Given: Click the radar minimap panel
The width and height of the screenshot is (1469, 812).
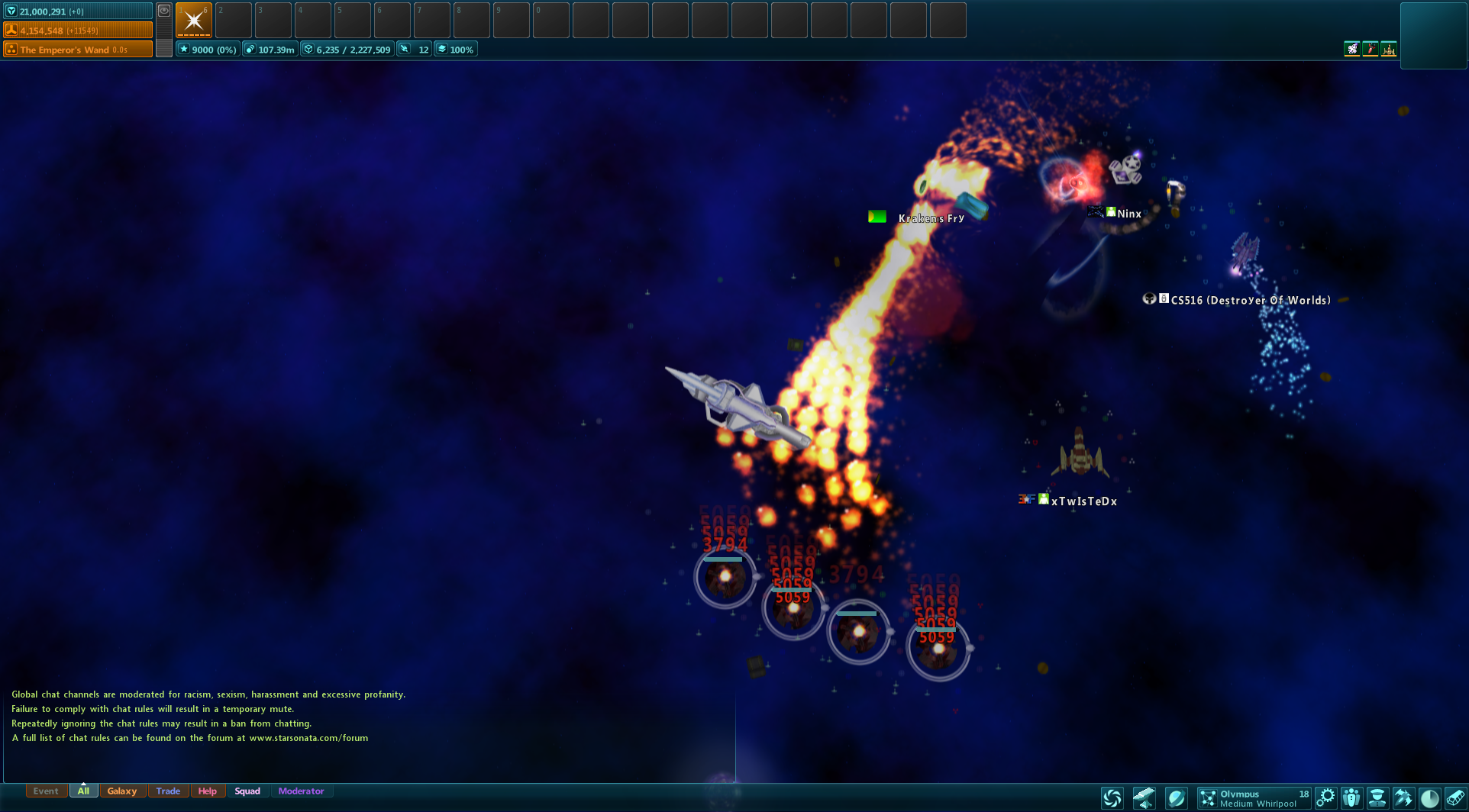Looking at the screenshot, I should click(1433, 36).
